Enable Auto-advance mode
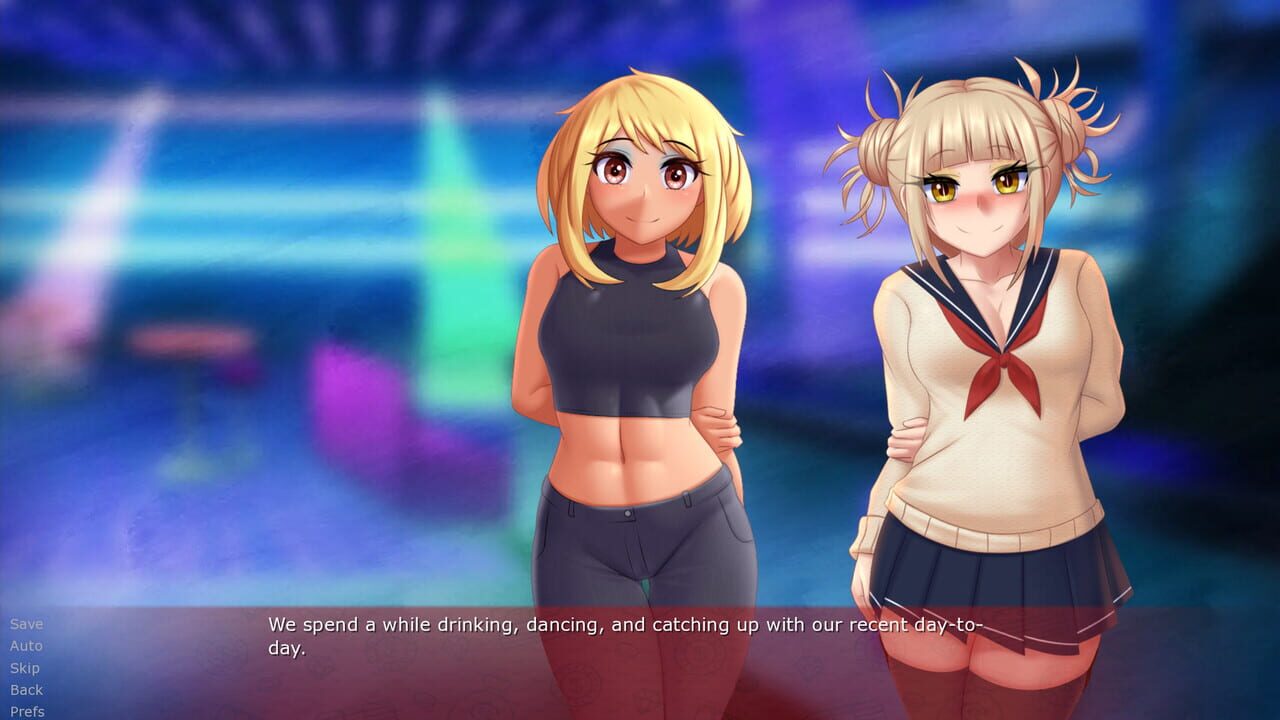Screen dimensions: 1280x720 (x=26, y=646)
